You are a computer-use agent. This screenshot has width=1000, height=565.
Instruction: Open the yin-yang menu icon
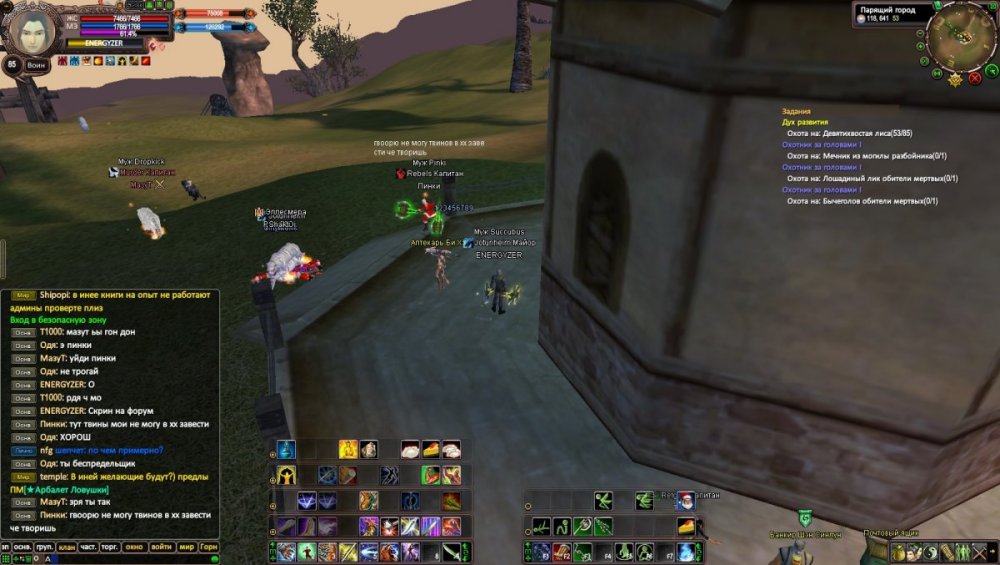929,552
